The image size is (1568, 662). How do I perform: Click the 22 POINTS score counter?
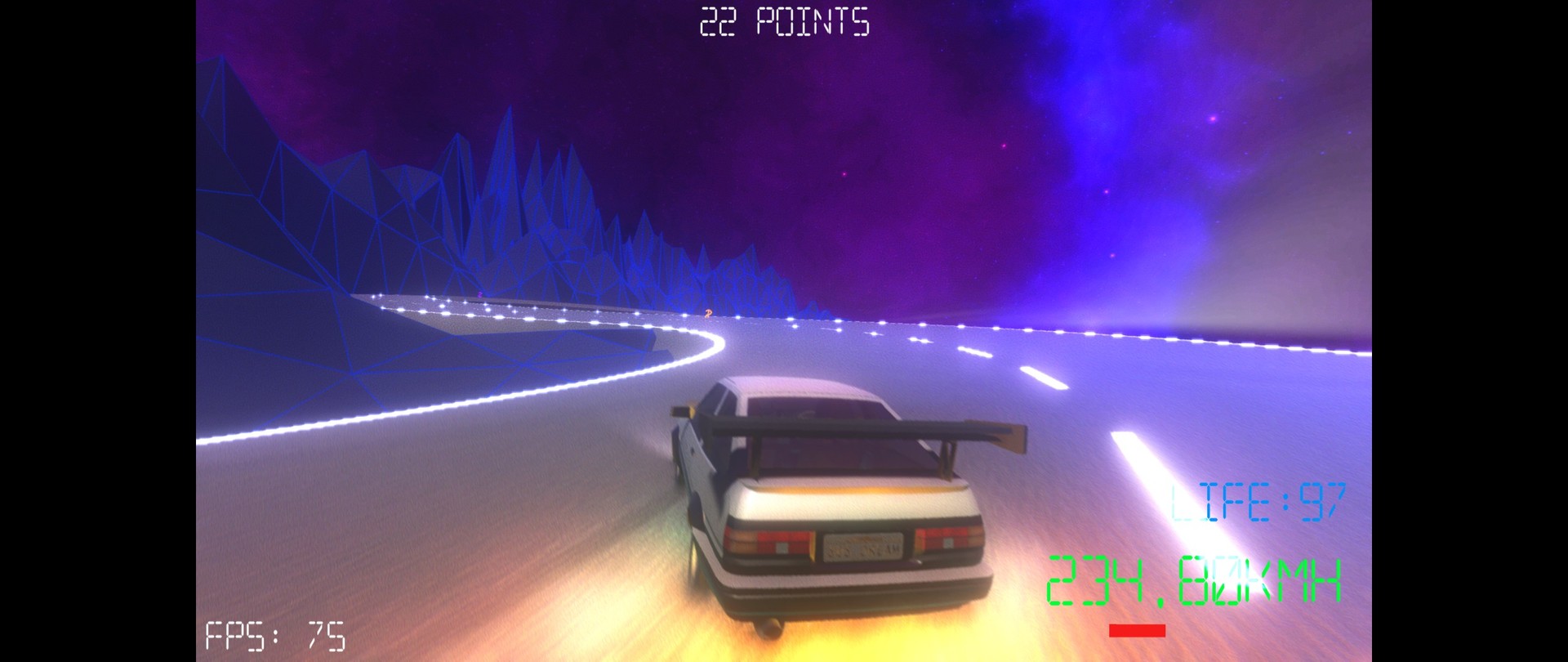[x=782, y=21]
